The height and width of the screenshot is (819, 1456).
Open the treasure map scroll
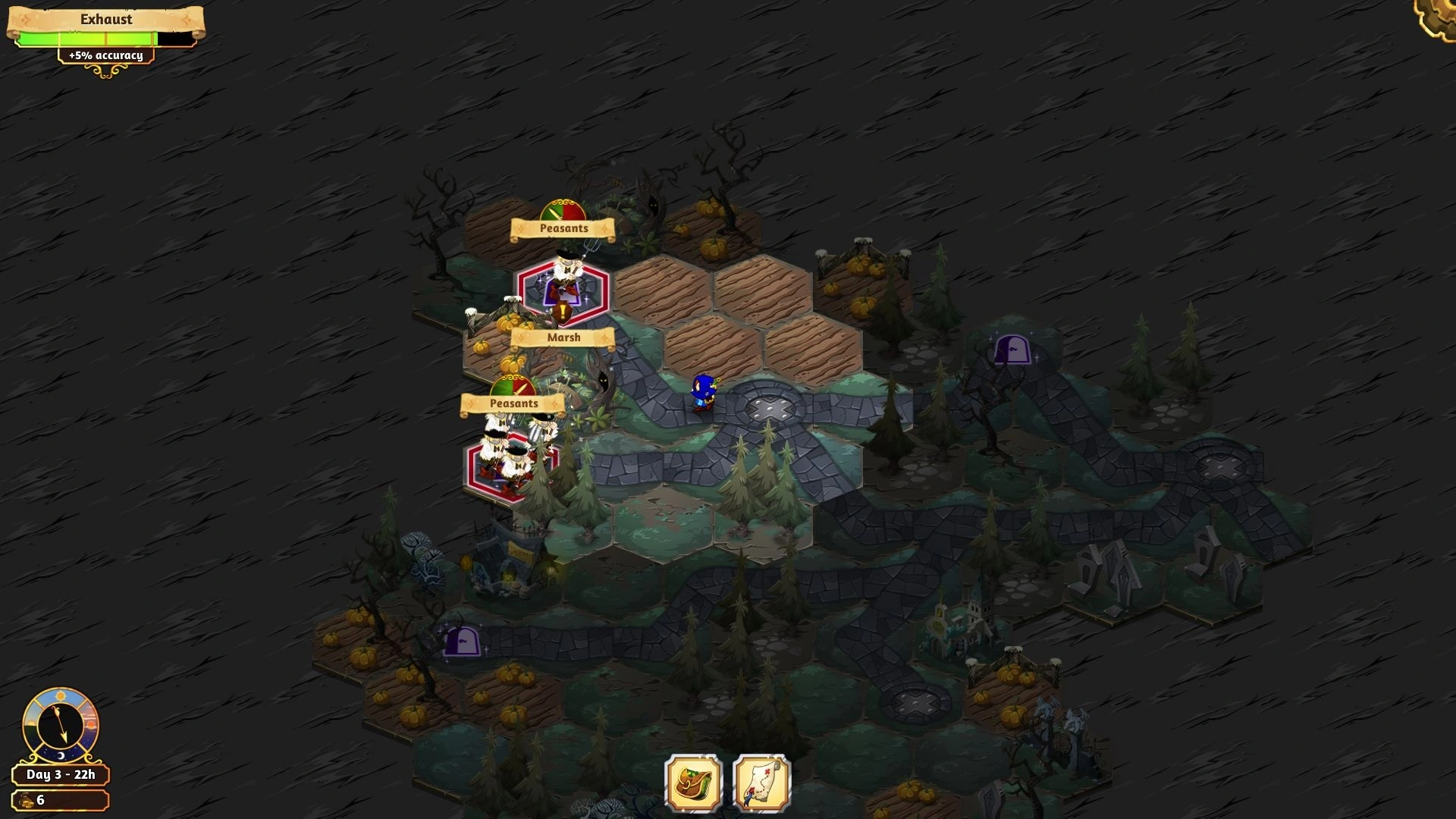[761, 783]
